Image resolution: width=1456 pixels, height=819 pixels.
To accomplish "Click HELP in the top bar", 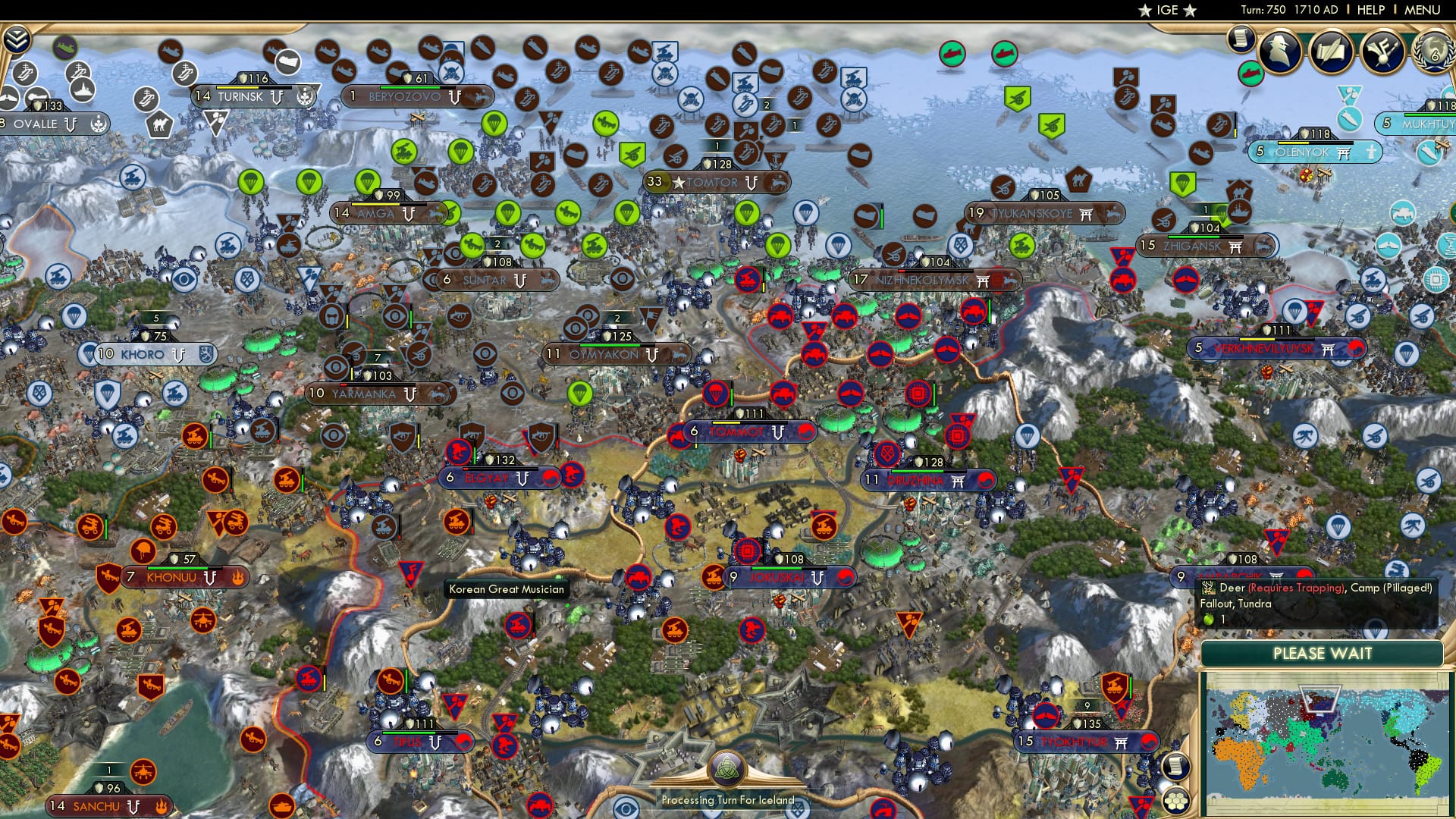I will click(x=1369, y=9).
